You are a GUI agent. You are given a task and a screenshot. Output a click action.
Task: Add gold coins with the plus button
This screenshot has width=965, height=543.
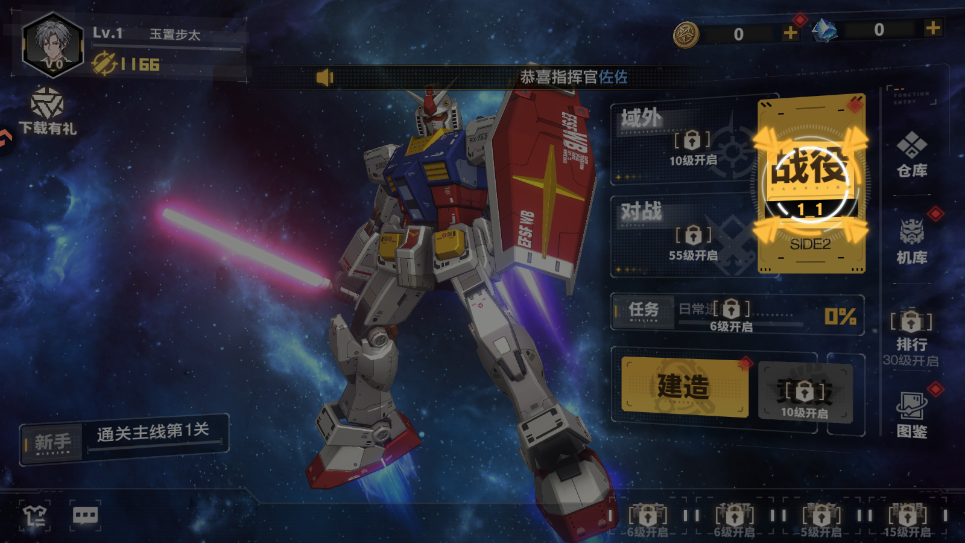790,32
